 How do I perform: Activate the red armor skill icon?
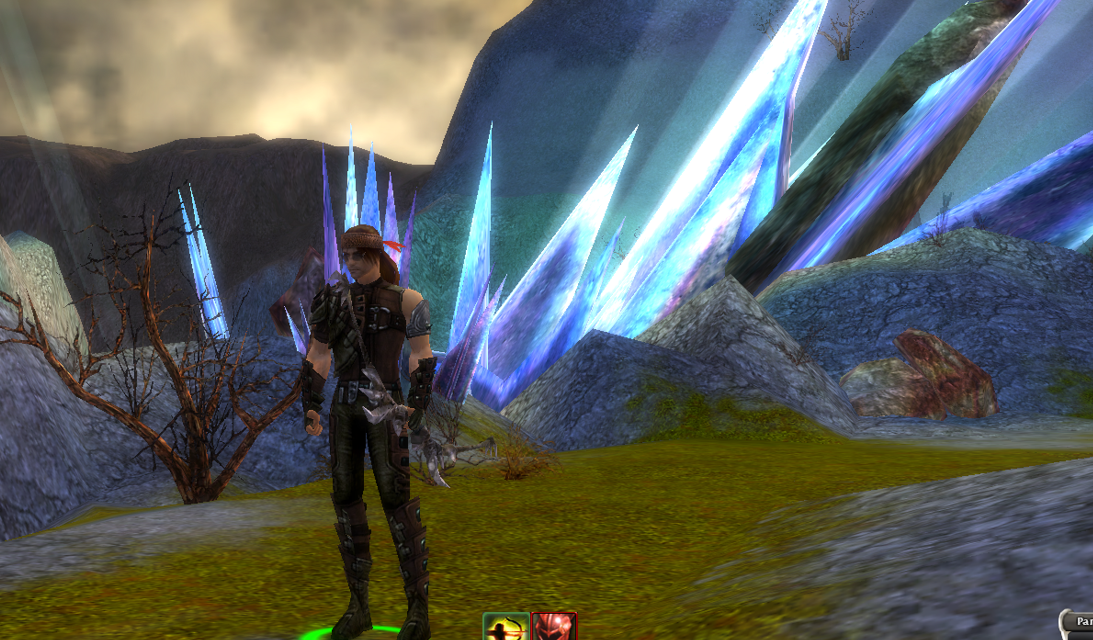(x=554, y=627)
